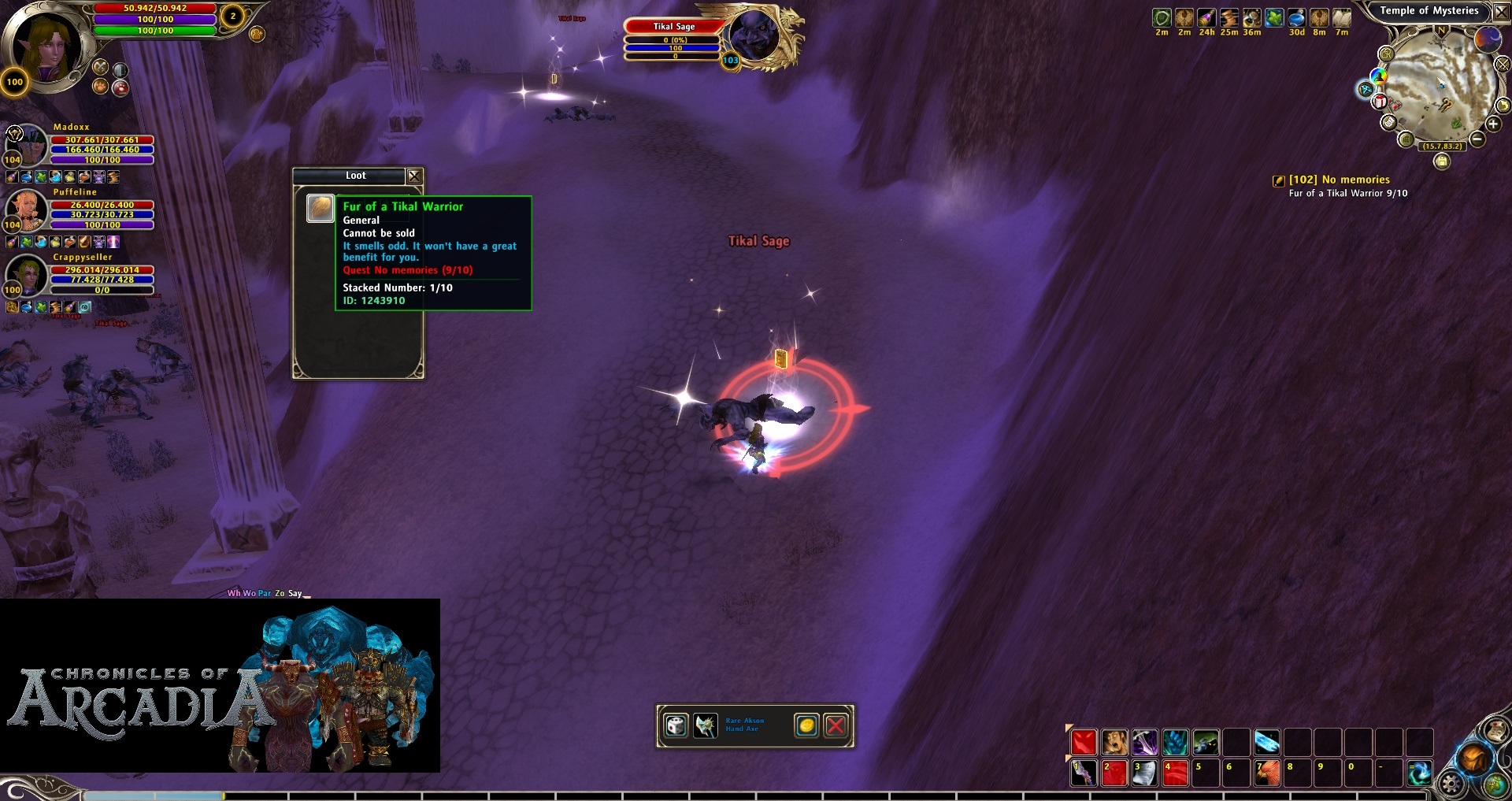Viewport: 1512px width, 801px height.
Task: Pass on the loot with red X
Action: (836, 725)
